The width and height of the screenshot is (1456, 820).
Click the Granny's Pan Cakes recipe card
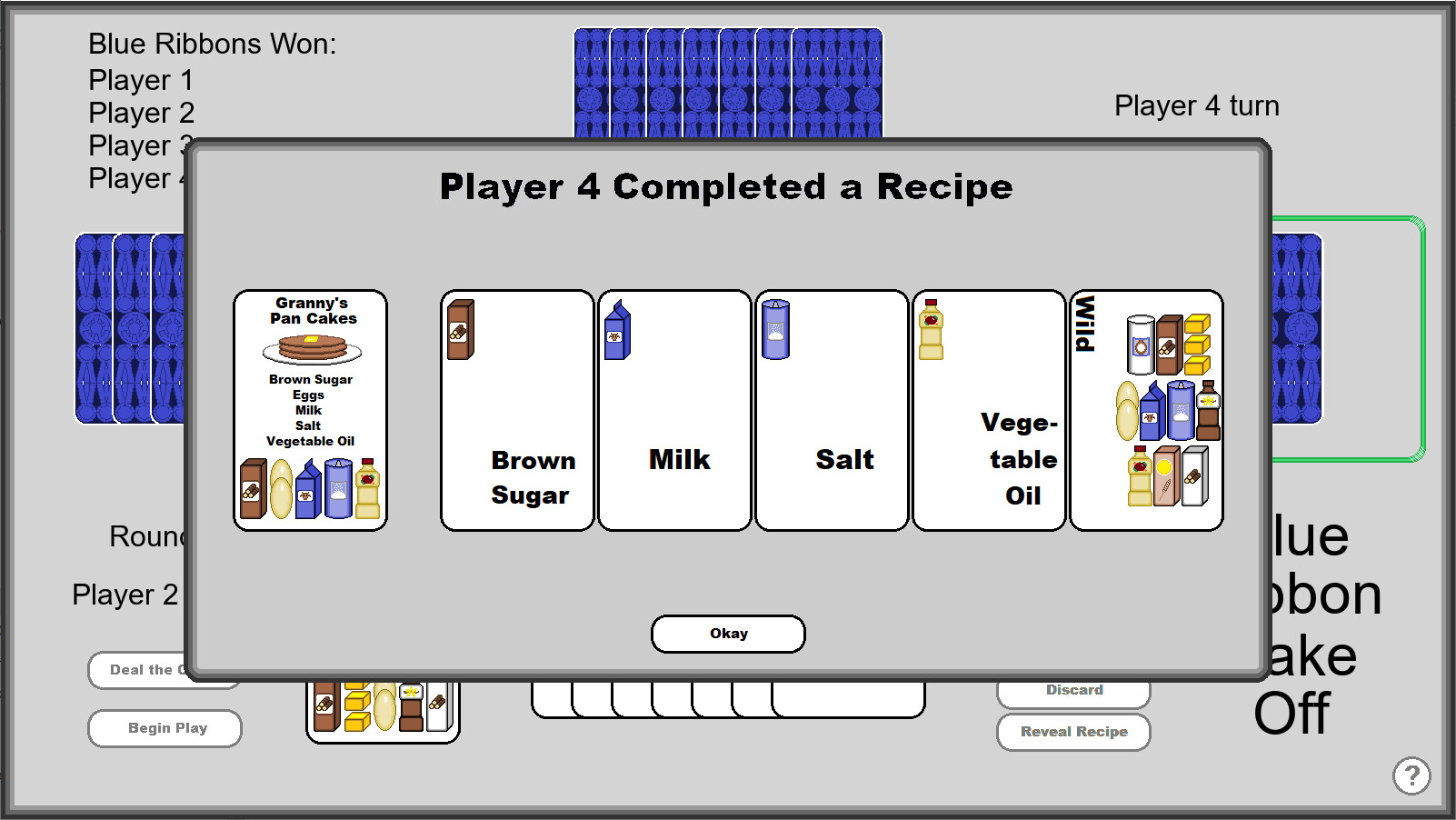coord(310,409)
